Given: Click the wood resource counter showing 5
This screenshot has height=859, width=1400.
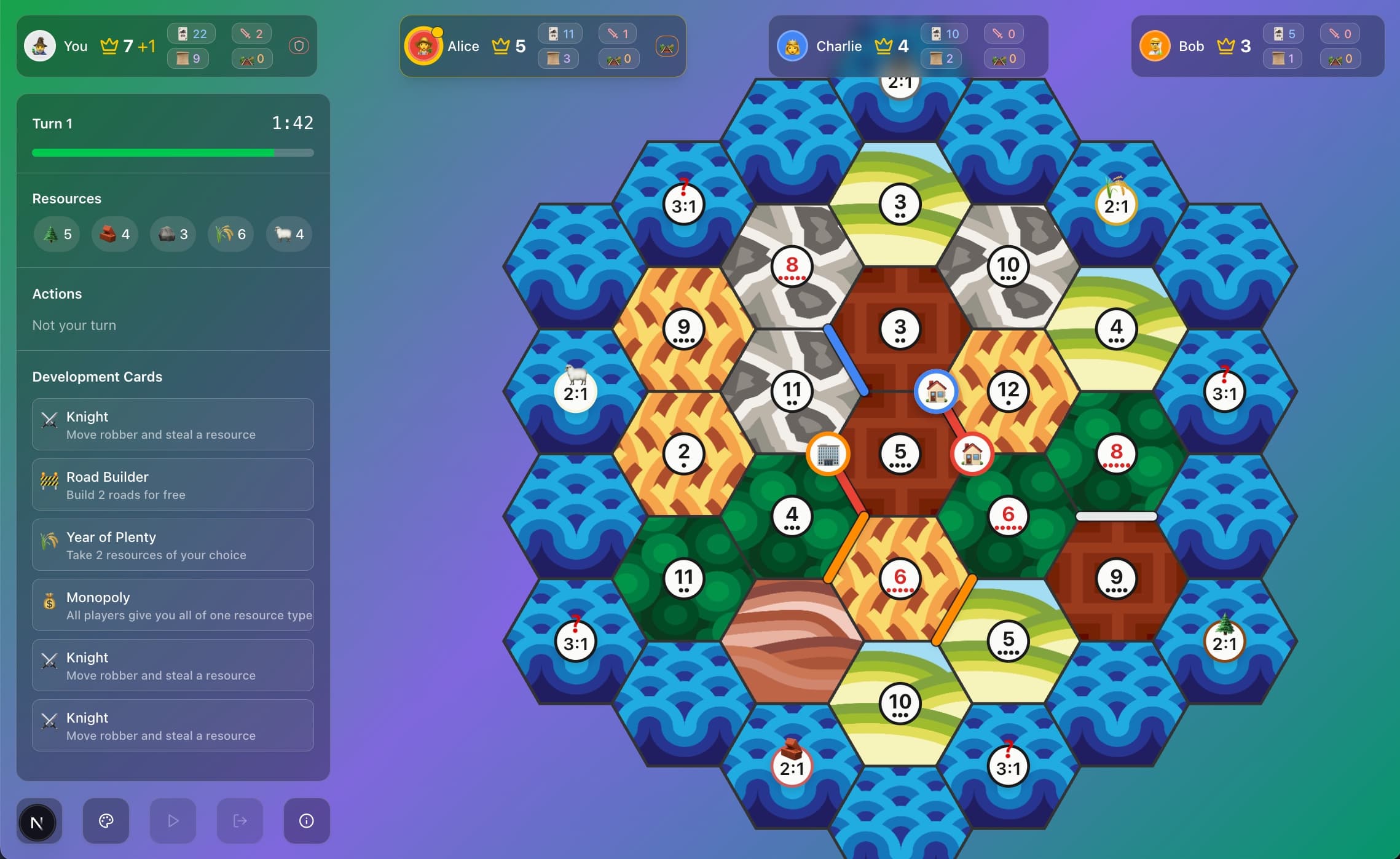Looking at the screenshot, I should (57, 234).
